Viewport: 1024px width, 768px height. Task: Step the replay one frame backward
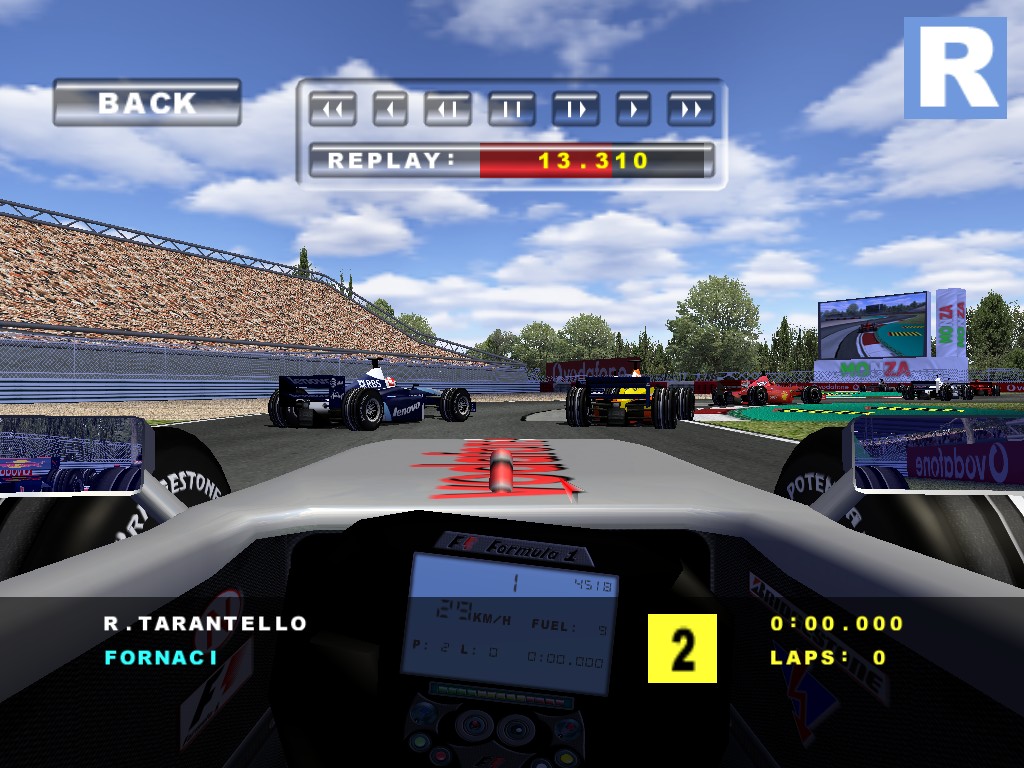point(448,109)
